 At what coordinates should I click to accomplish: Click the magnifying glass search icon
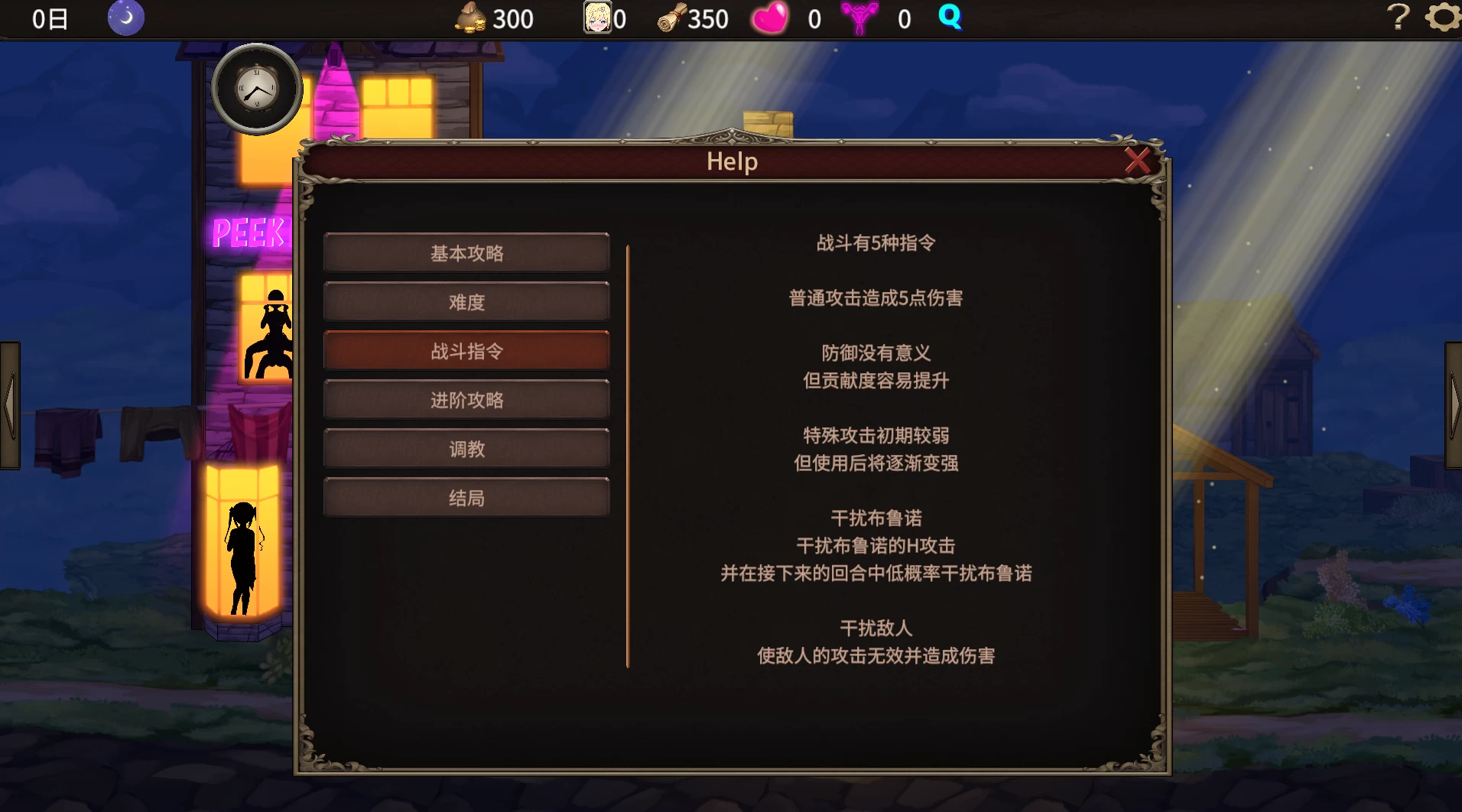pyautogui.click(x=949, y=18)
